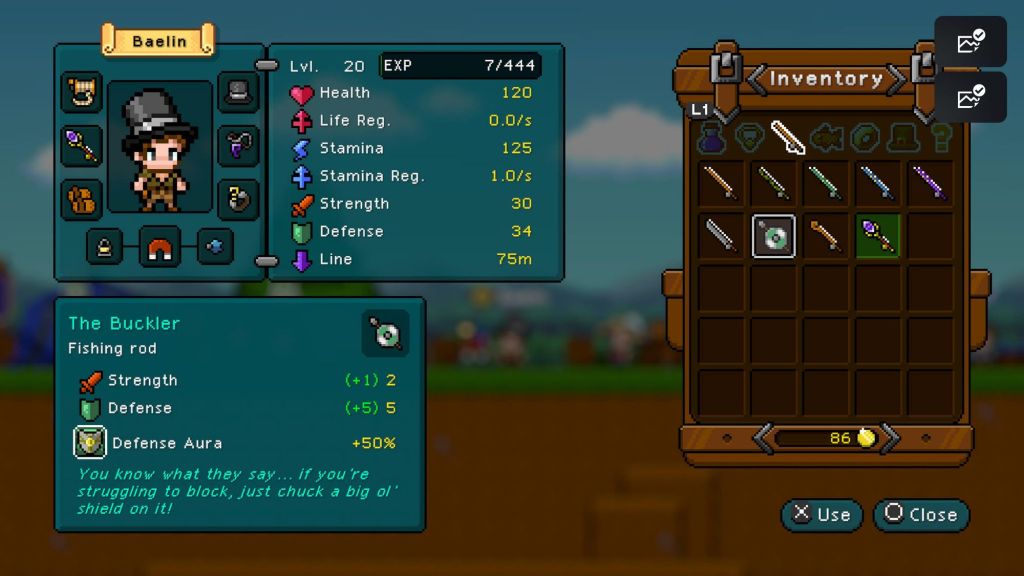Switch to the potion category tab
The height and width of the screenshot is (576, 1024).
click(x=713, y=137)
